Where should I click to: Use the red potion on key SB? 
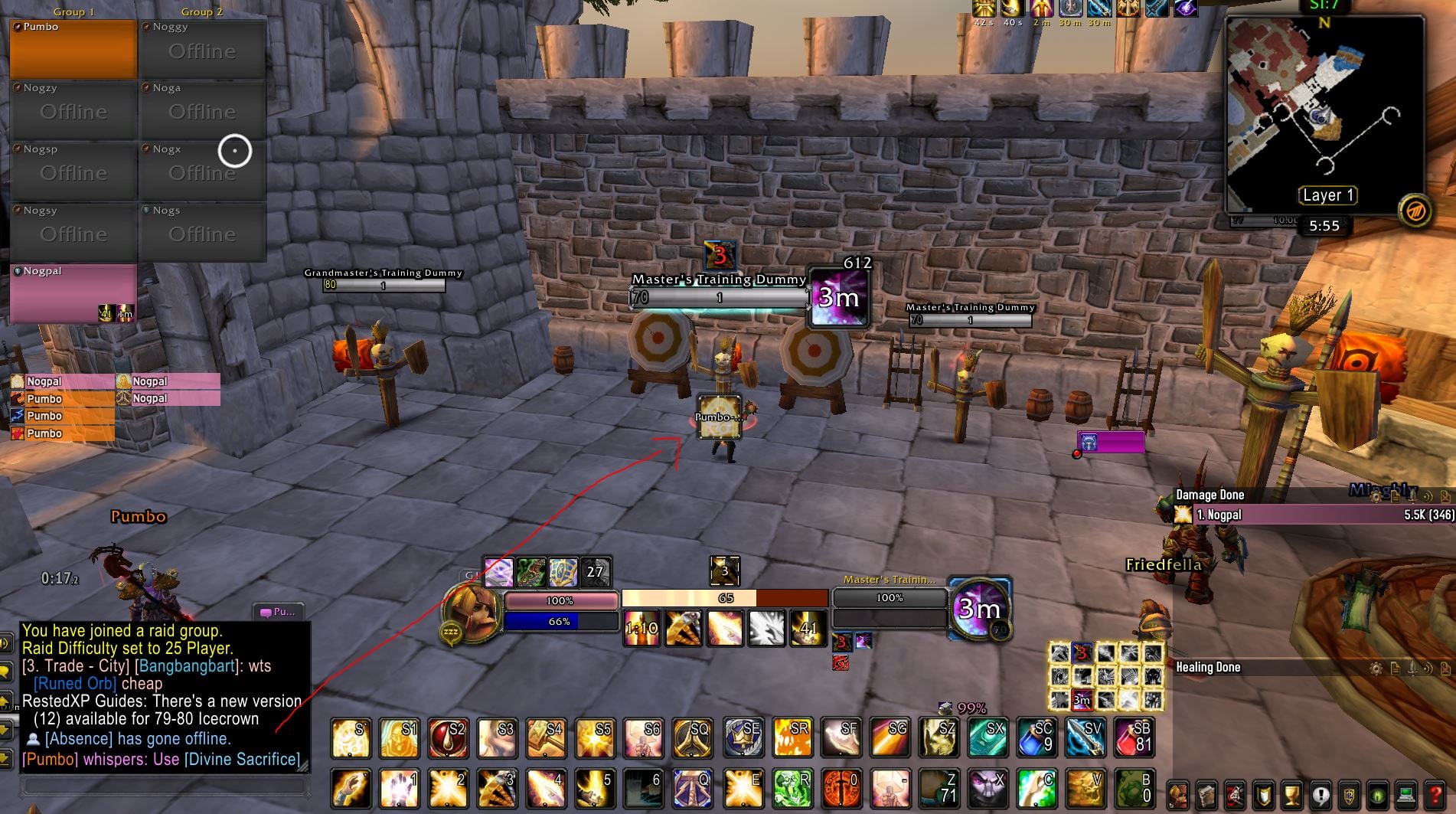tap(1134, 737)
